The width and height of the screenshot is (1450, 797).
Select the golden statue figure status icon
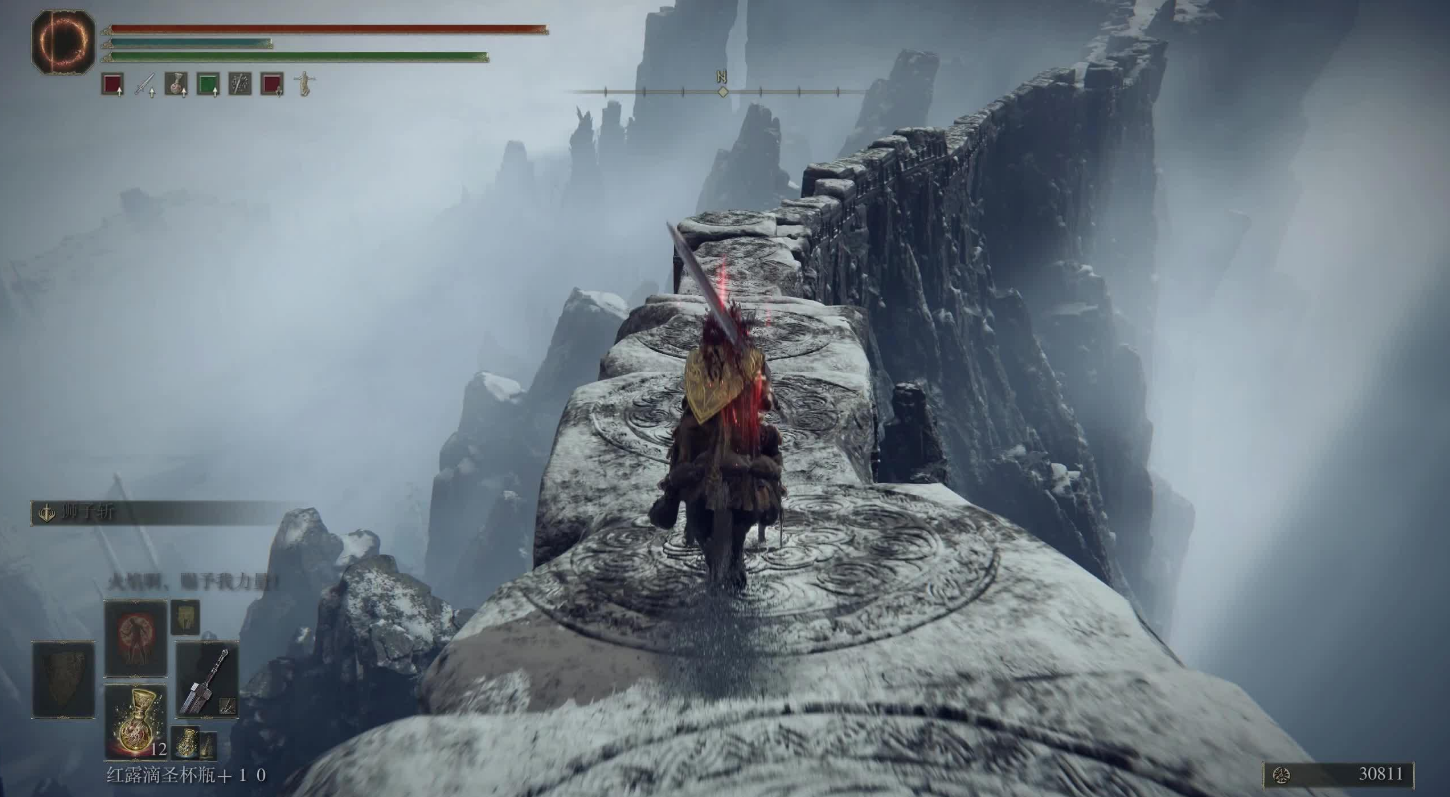[x=304, y=84]
